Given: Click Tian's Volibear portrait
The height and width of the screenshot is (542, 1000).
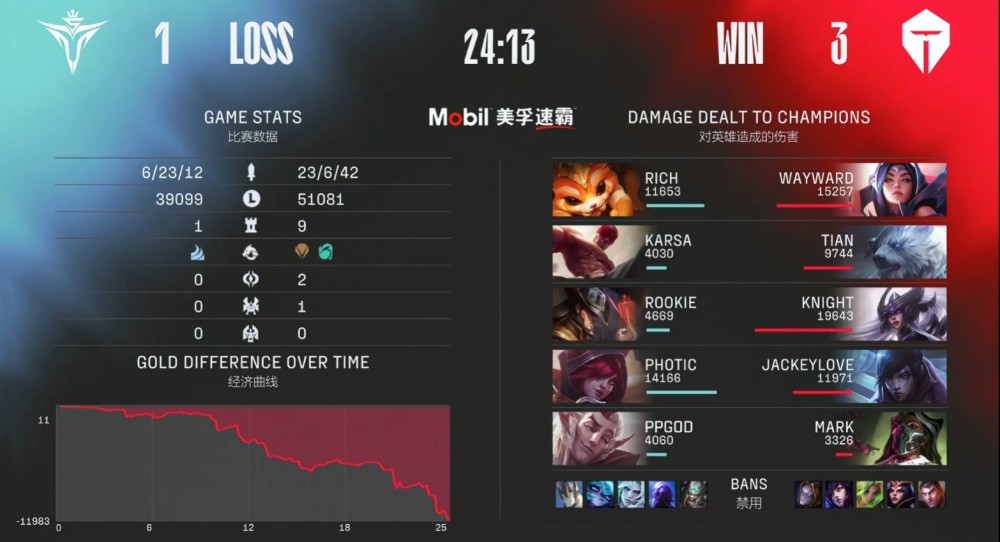Looking at the screenshot, I should (902, 252).
